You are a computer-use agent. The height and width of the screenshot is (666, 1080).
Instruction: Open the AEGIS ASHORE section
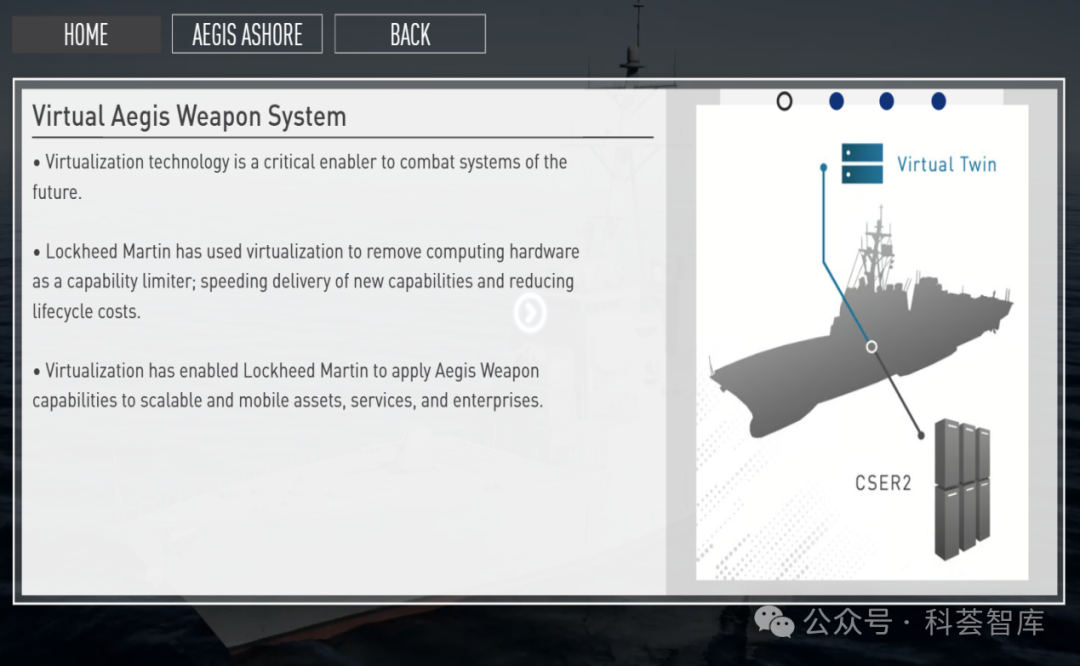(247, 34)
